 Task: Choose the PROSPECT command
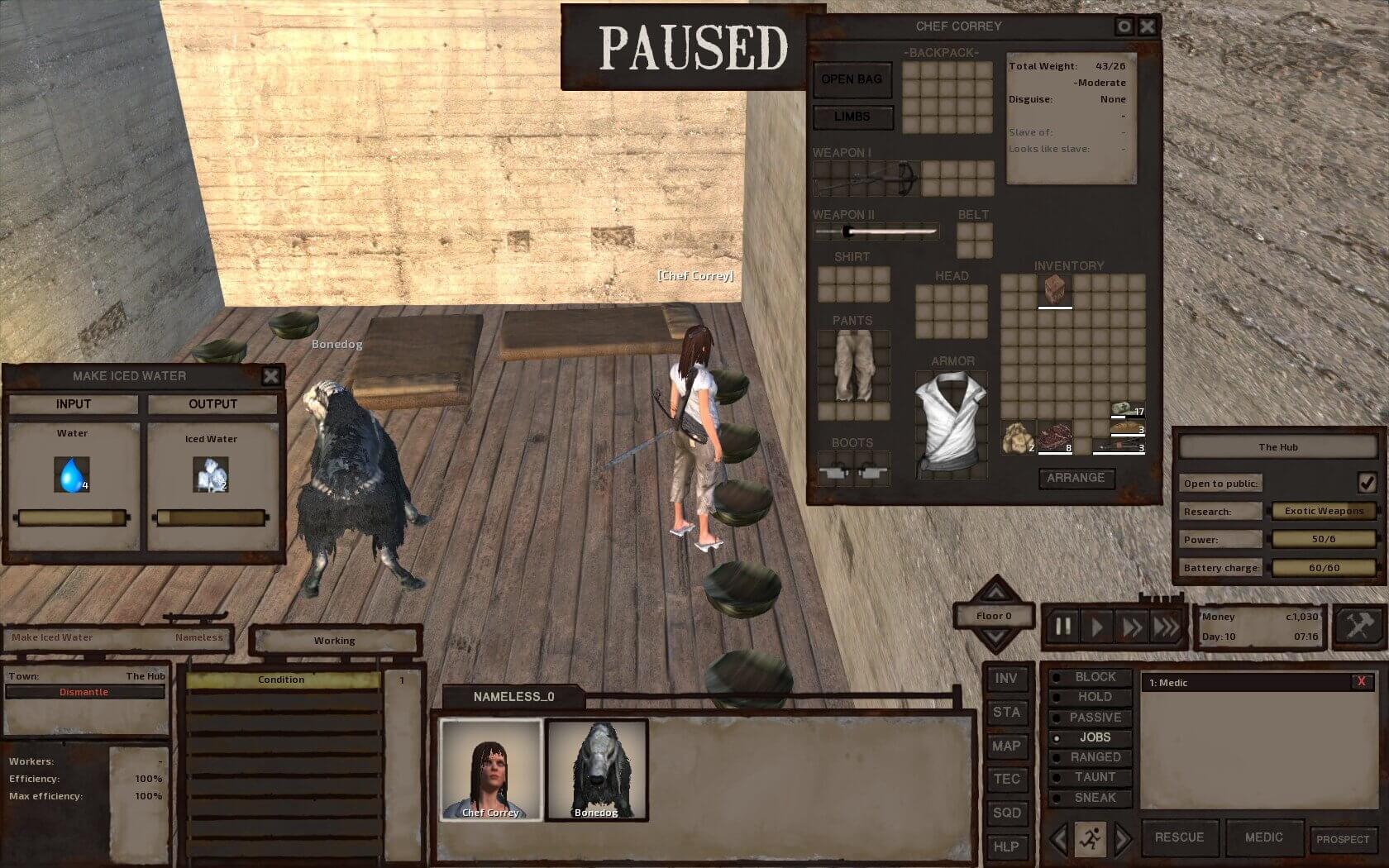[1343, 839]
